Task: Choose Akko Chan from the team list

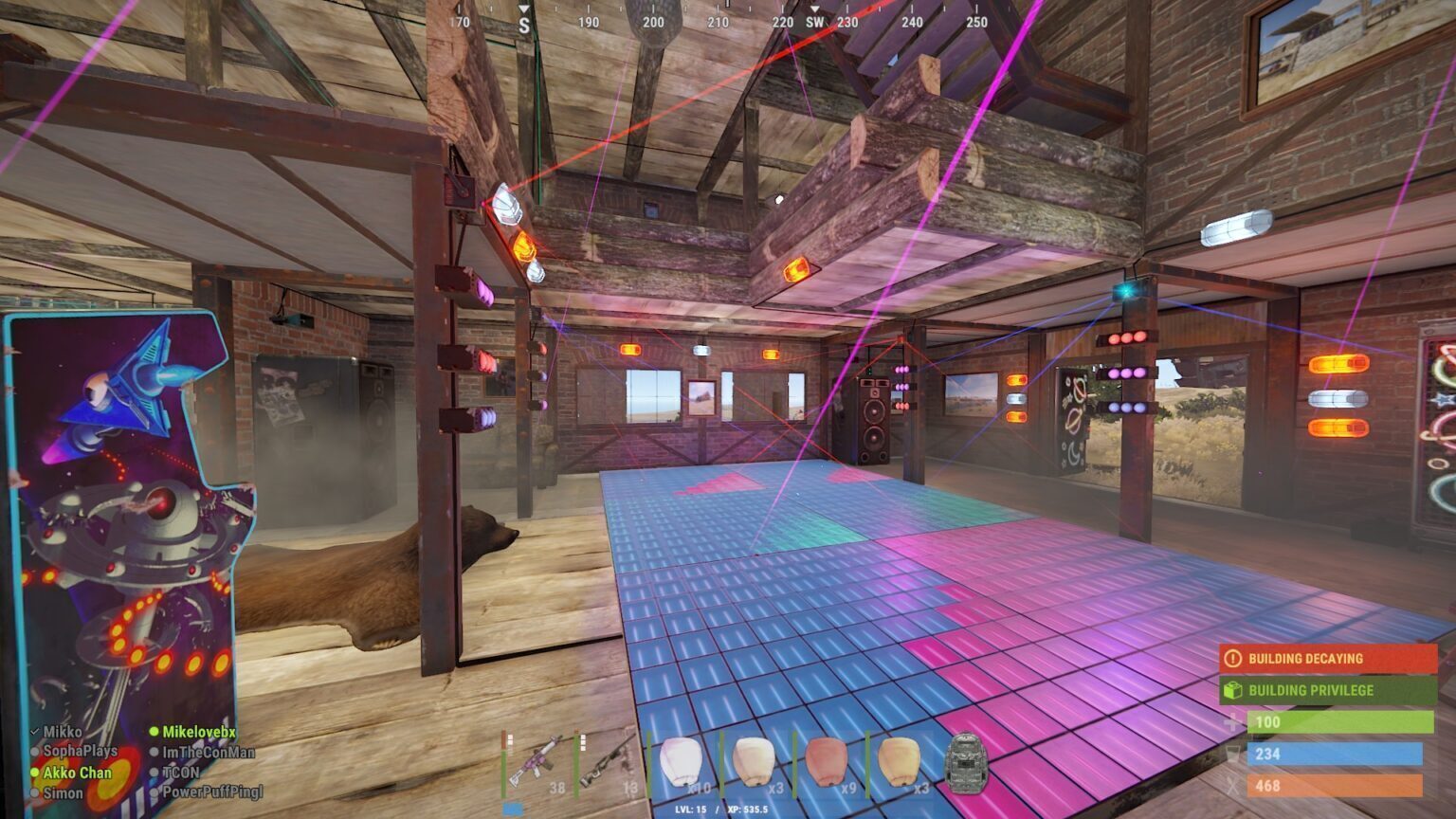Action: [77, 773]
